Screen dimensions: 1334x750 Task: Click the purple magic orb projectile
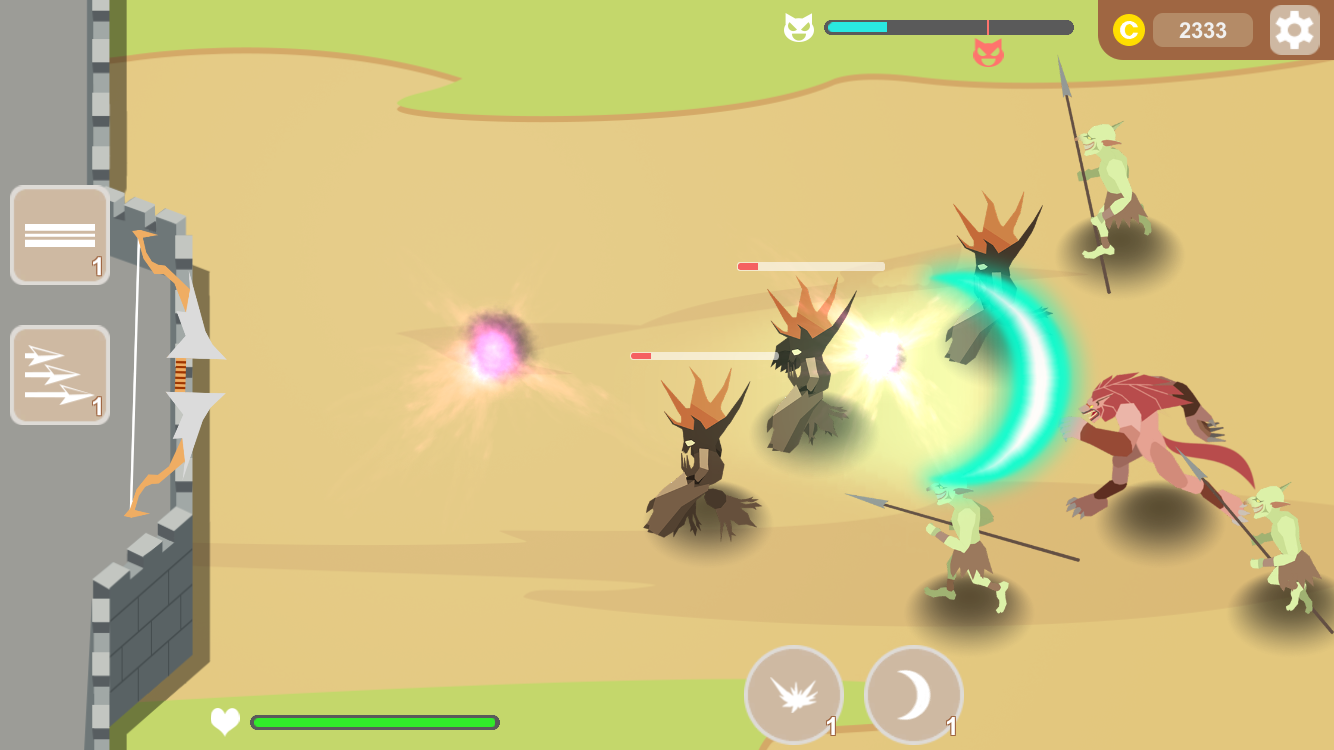pos(497,345)
